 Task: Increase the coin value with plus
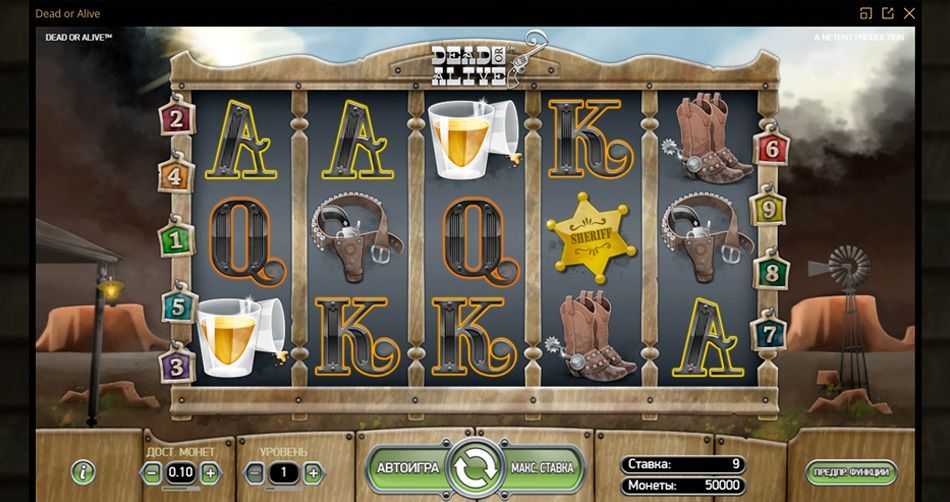coord(210,473)
